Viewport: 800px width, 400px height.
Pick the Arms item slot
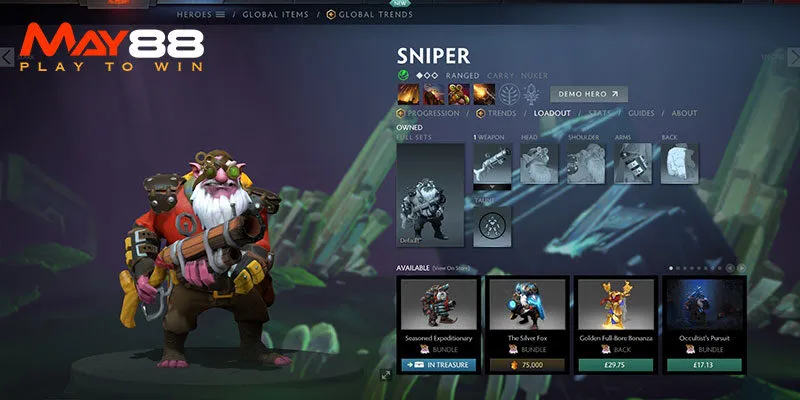[633, 163]
